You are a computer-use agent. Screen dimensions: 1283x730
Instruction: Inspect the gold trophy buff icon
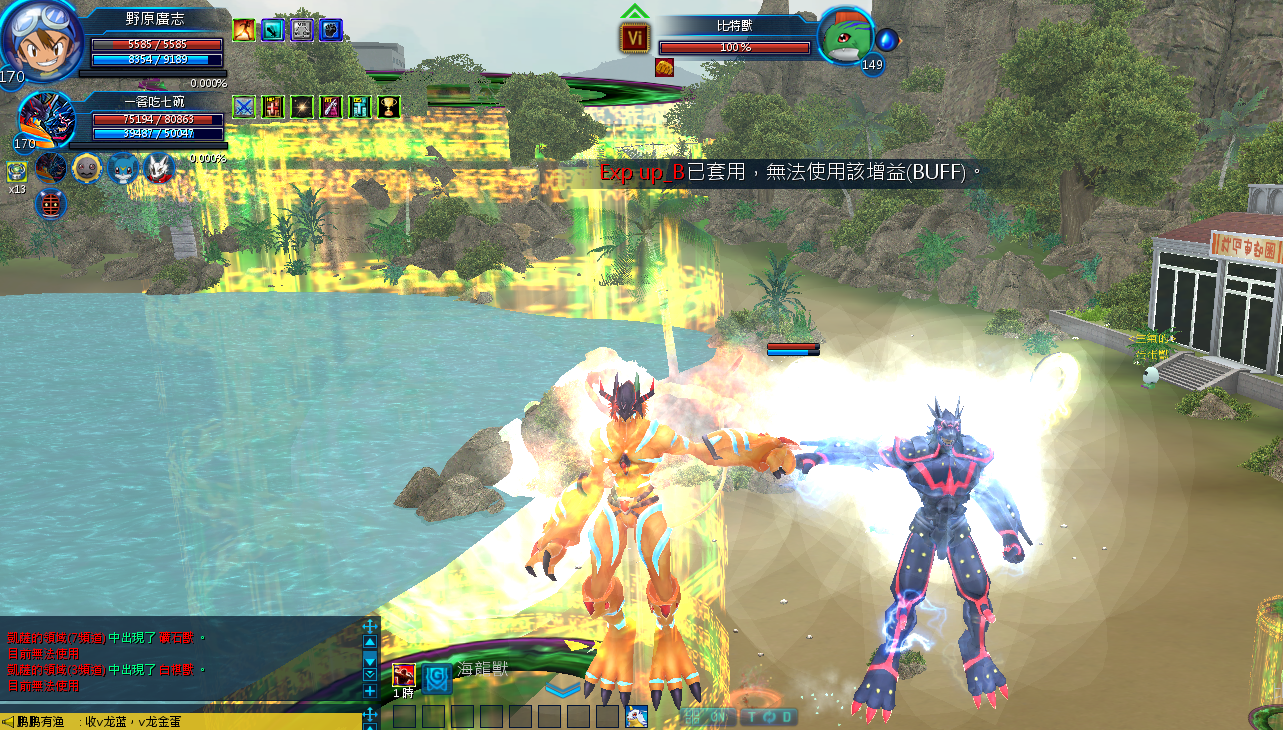[x=389, y=106]
